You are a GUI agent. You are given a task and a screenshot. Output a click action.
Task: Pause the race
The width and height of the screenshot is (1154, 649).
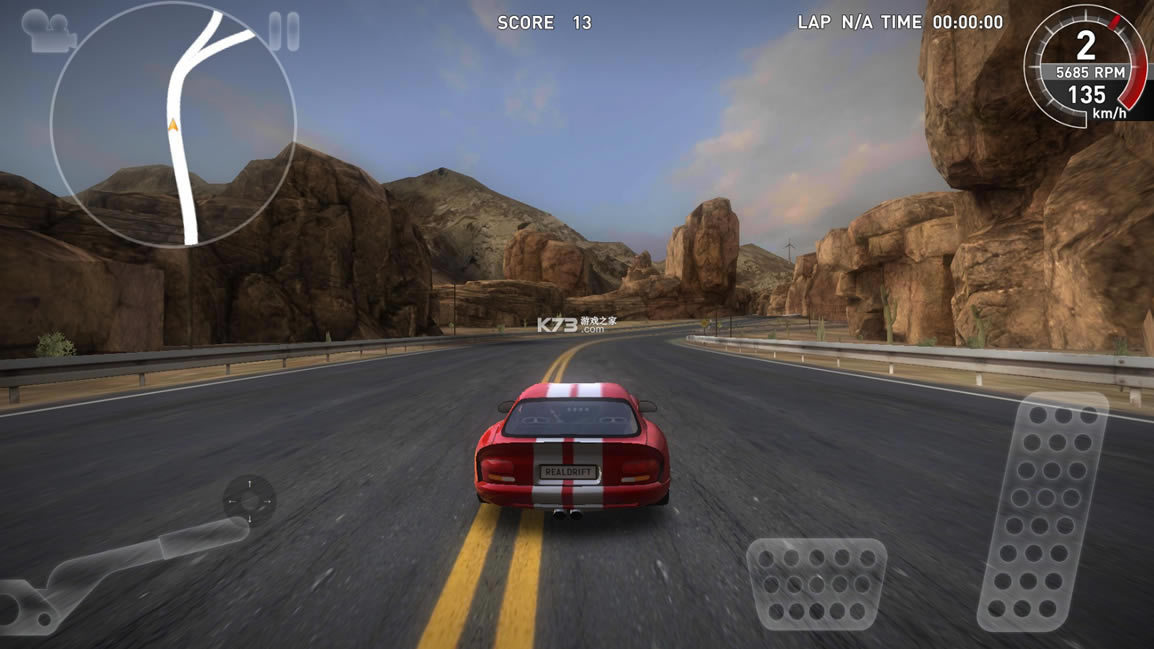click(285, 32)
